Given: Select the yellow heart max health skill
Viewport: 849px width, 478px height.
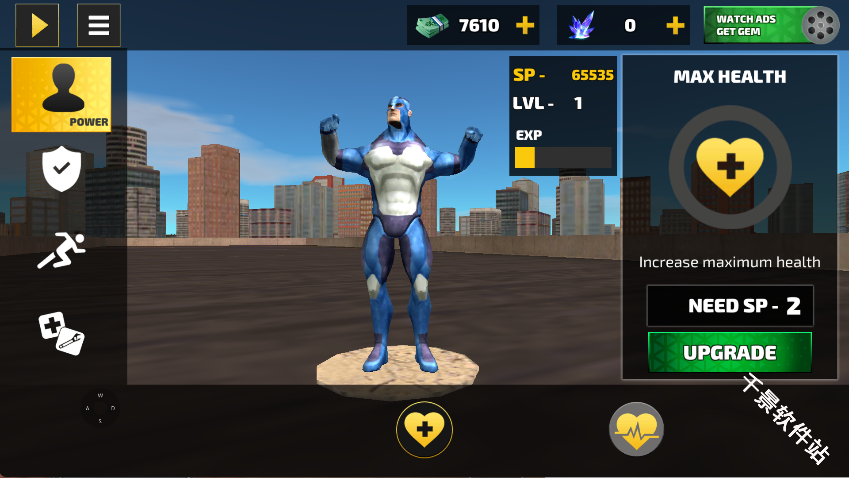Looking at the screenshot, I should point(425,431).
